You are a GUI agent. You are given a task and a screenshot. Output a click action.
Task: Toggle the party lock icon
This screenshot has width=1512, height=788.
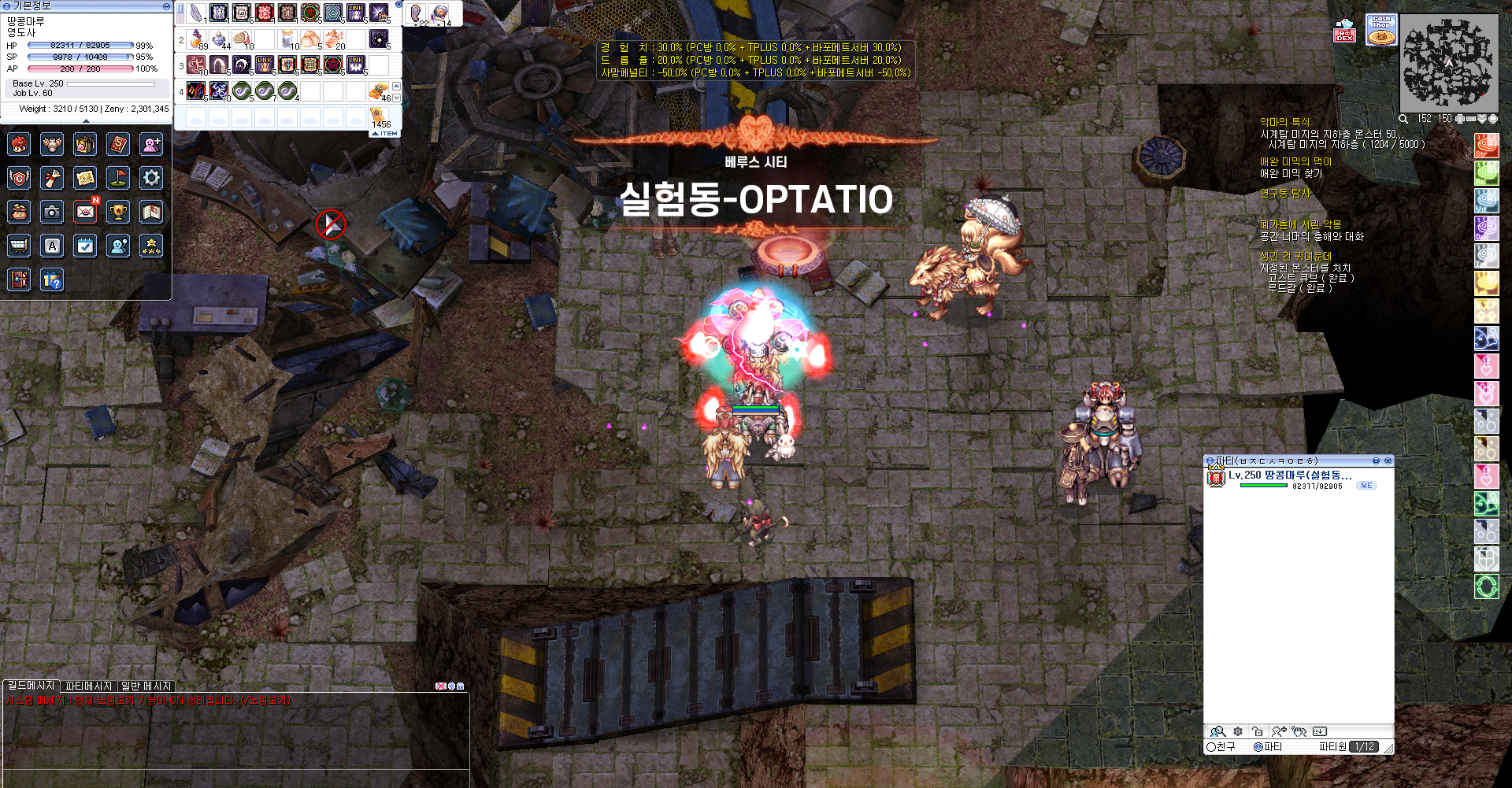[1257, 733]
